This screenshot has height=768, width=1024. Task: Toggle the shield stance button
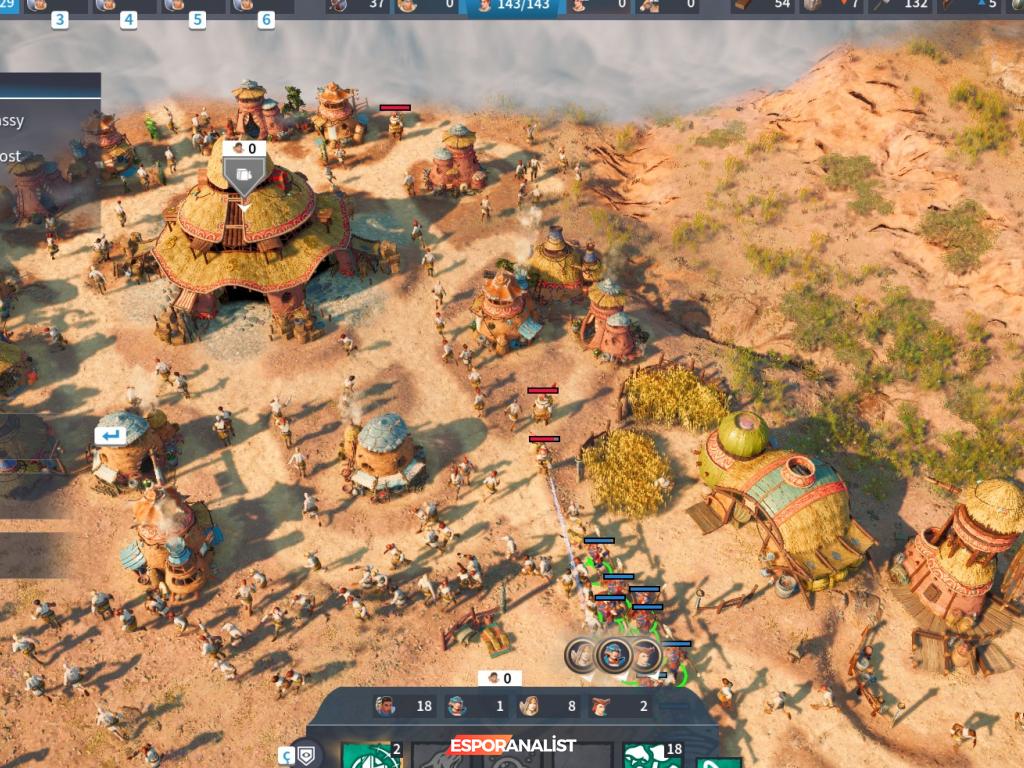coord(305,754)
